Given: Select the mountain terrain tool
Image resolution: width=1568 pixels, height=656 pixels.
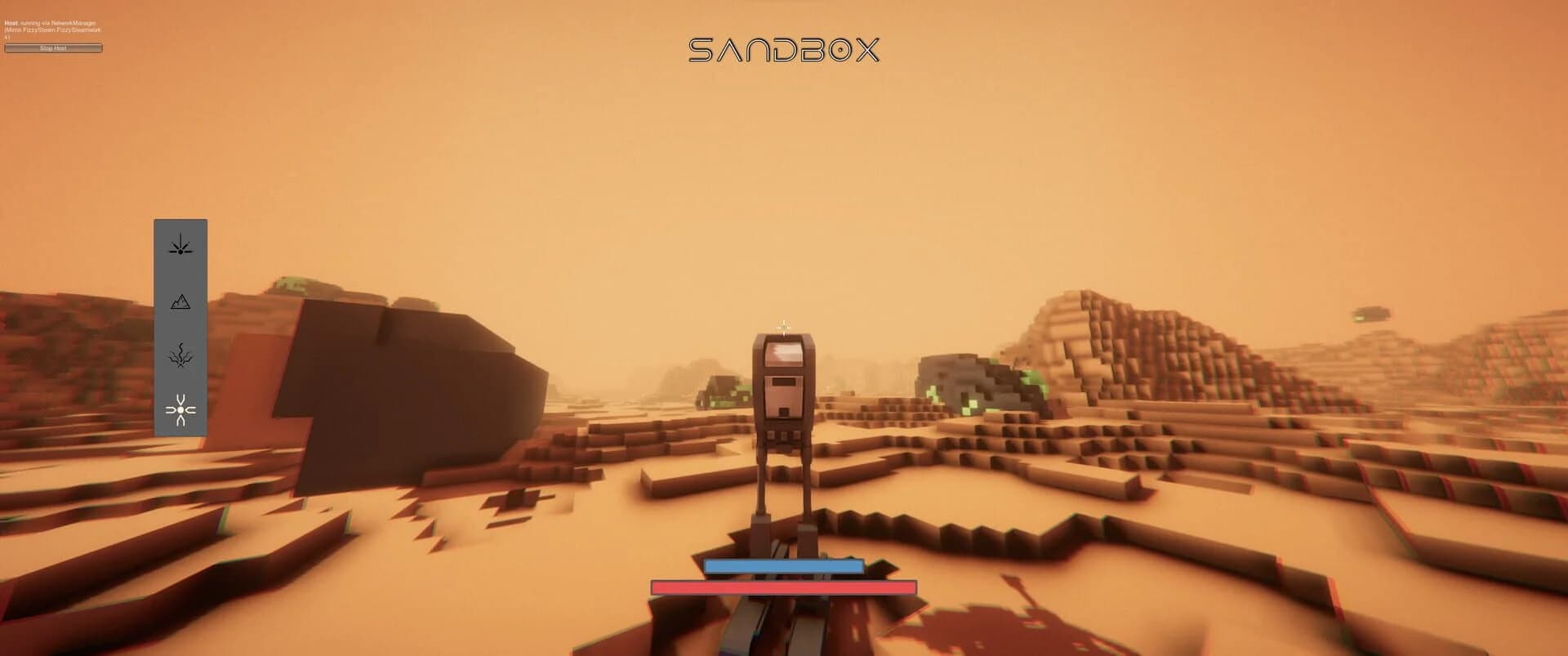Looking at the screenshot, I should pos(181,302).
